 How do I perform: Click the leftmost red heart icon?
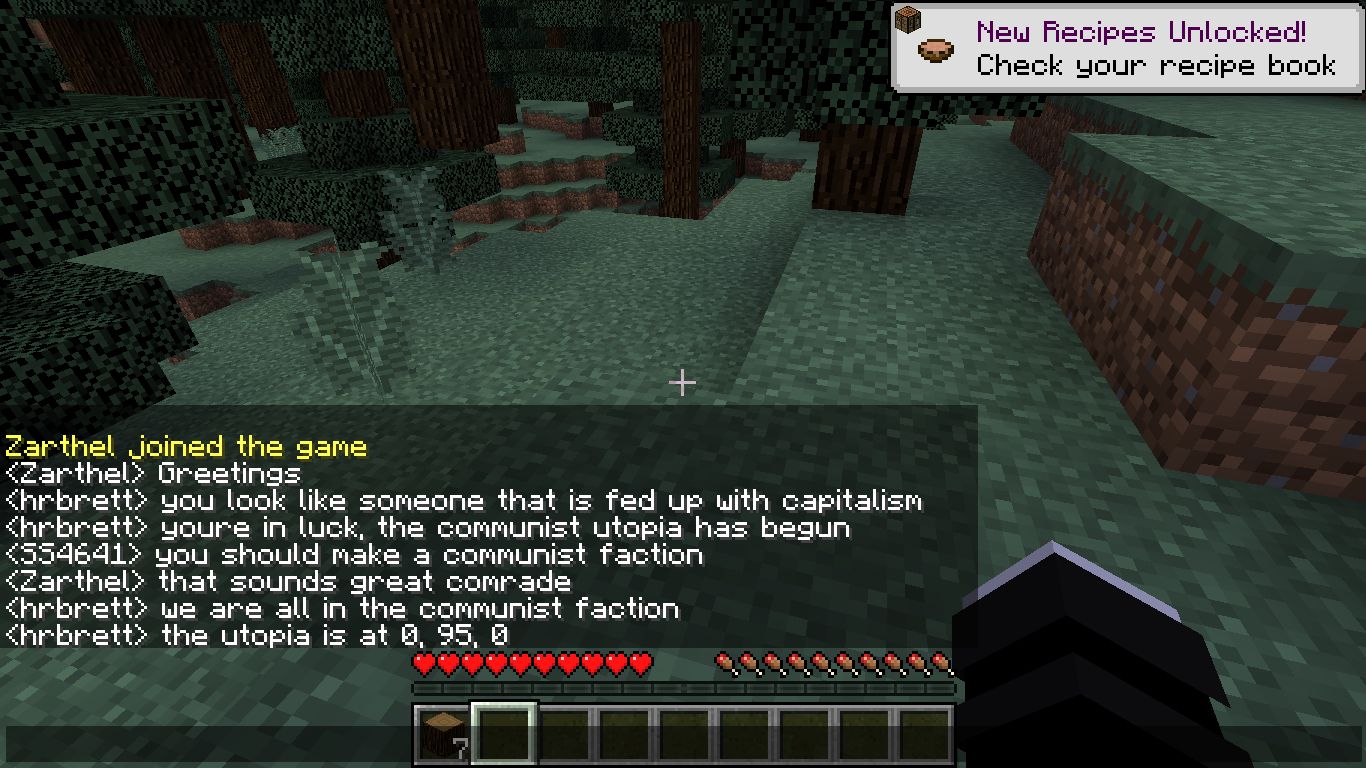(x=421, y=662)
